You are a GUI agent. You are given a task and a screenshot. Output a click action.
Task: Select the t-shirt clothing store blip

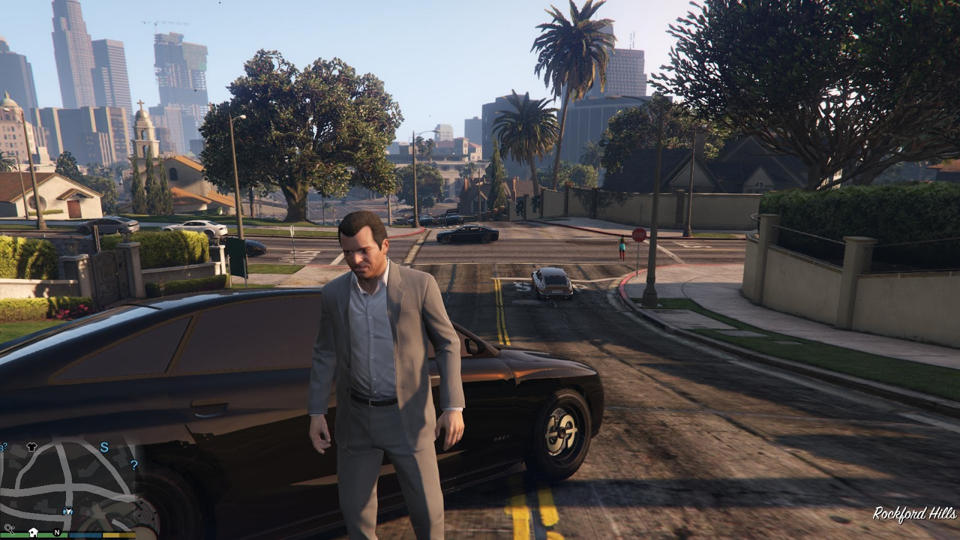(x=32, y=446)
